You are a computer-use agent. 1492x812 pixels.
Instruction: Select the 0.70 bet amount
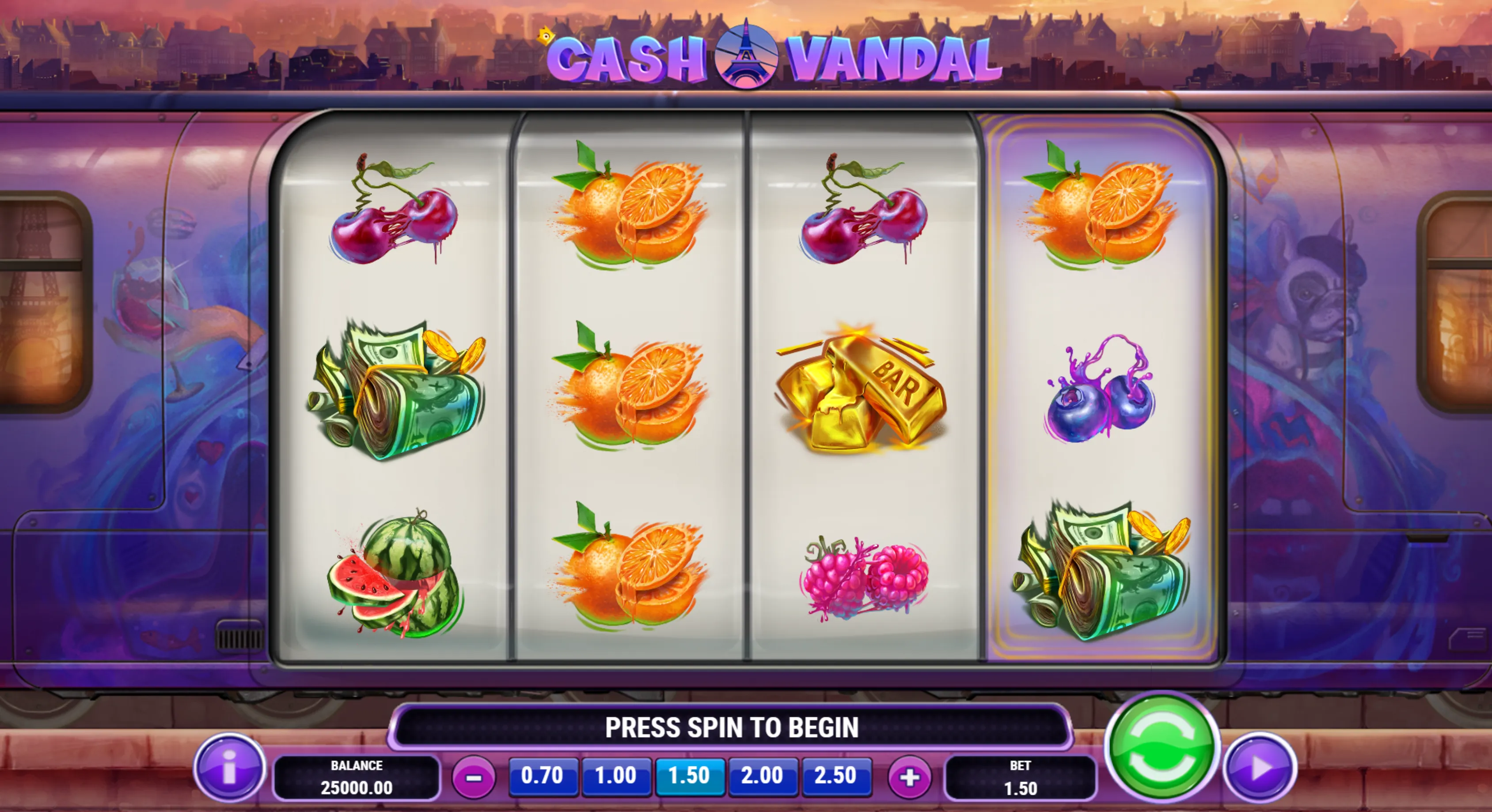542,775
